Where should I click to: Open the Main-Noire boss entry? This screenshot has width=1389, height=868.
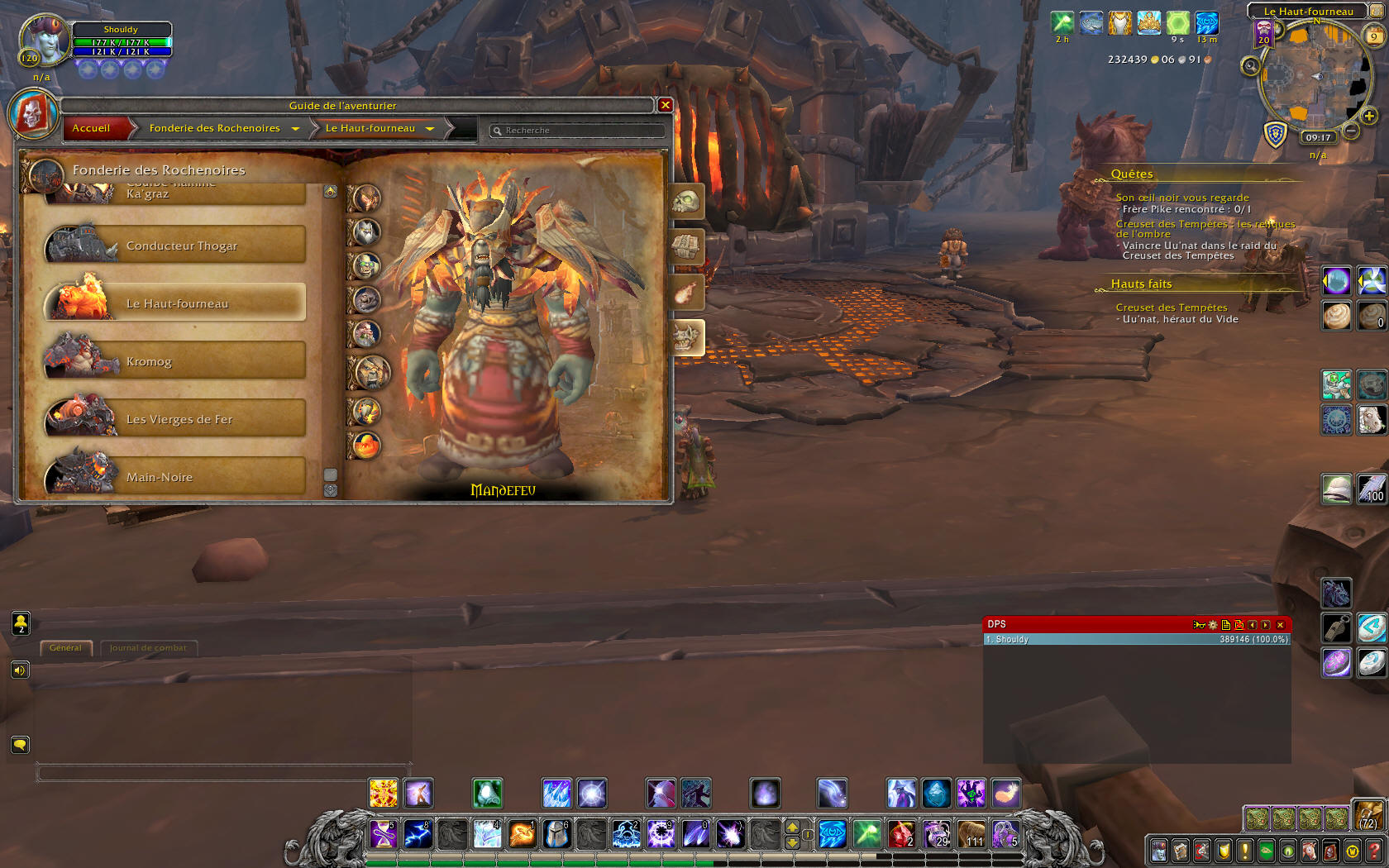pos(175,477)
